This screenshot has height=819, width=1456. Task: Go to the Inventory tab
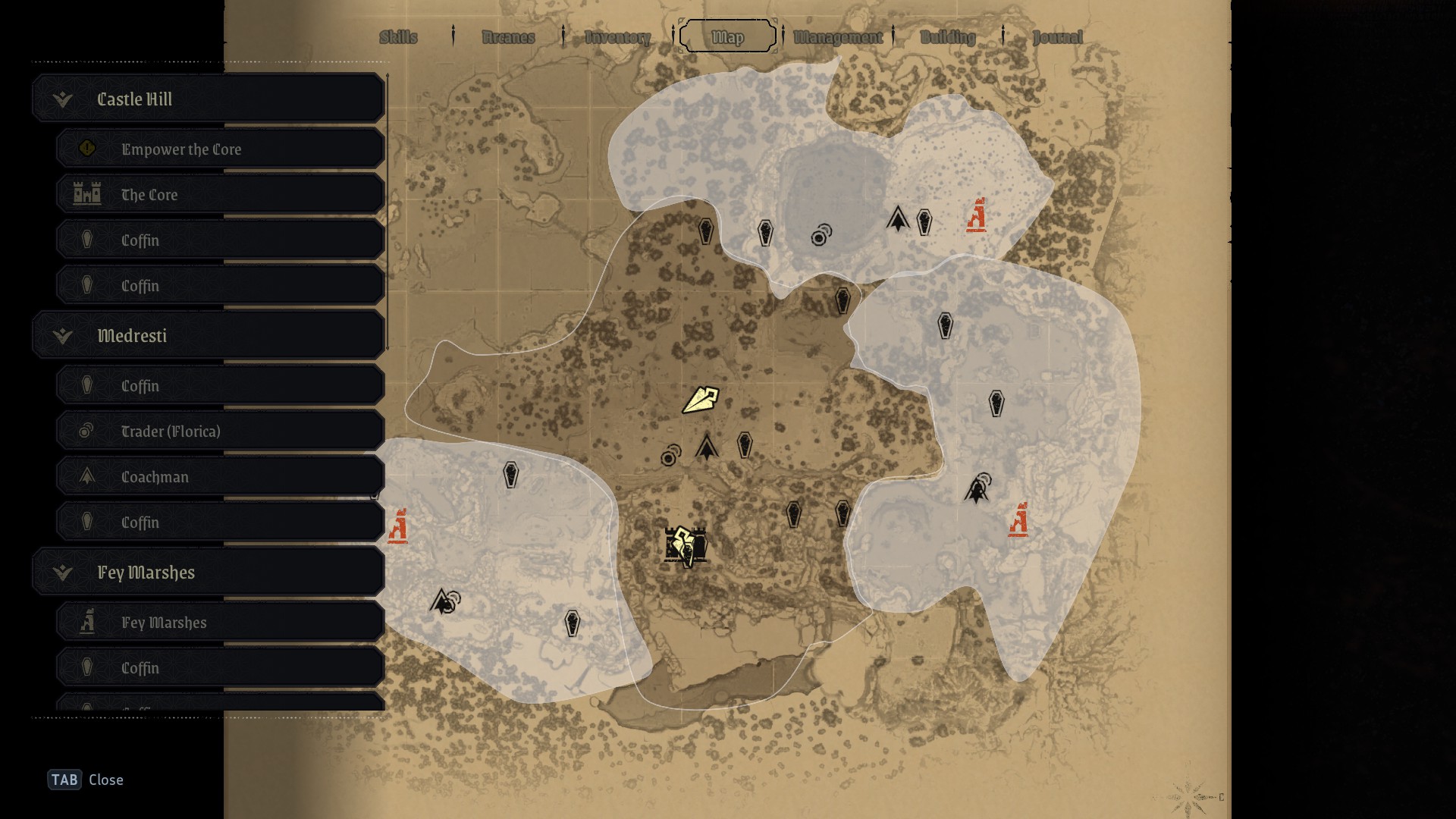click(617, 37)
